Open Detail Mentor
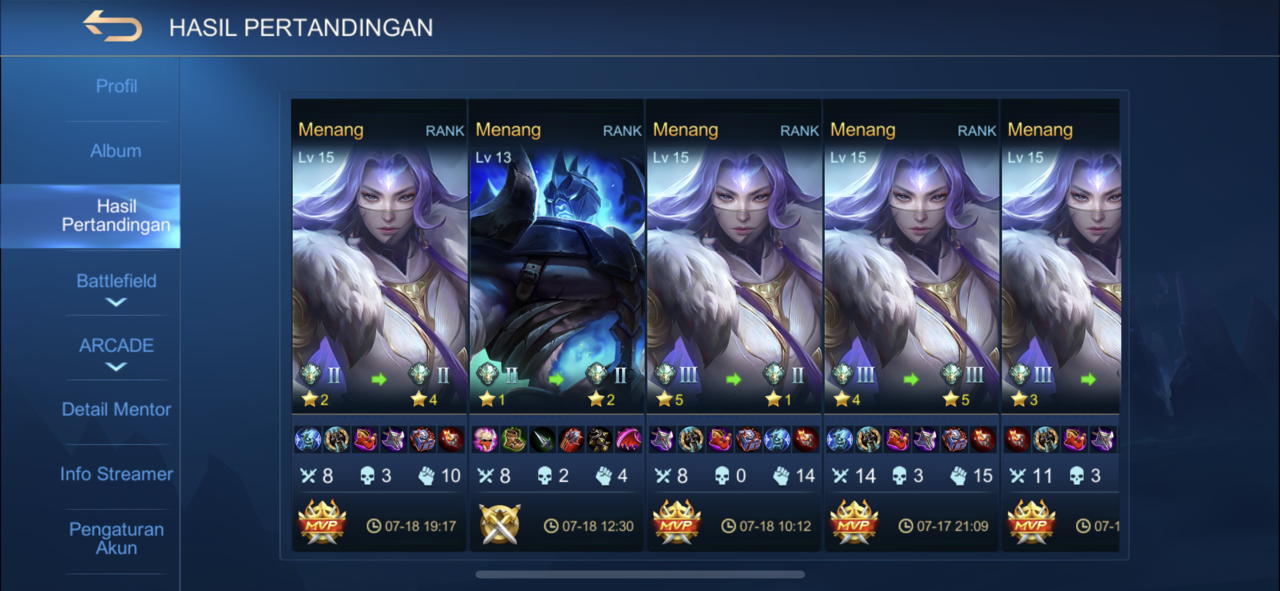 [x=116, y=410]
